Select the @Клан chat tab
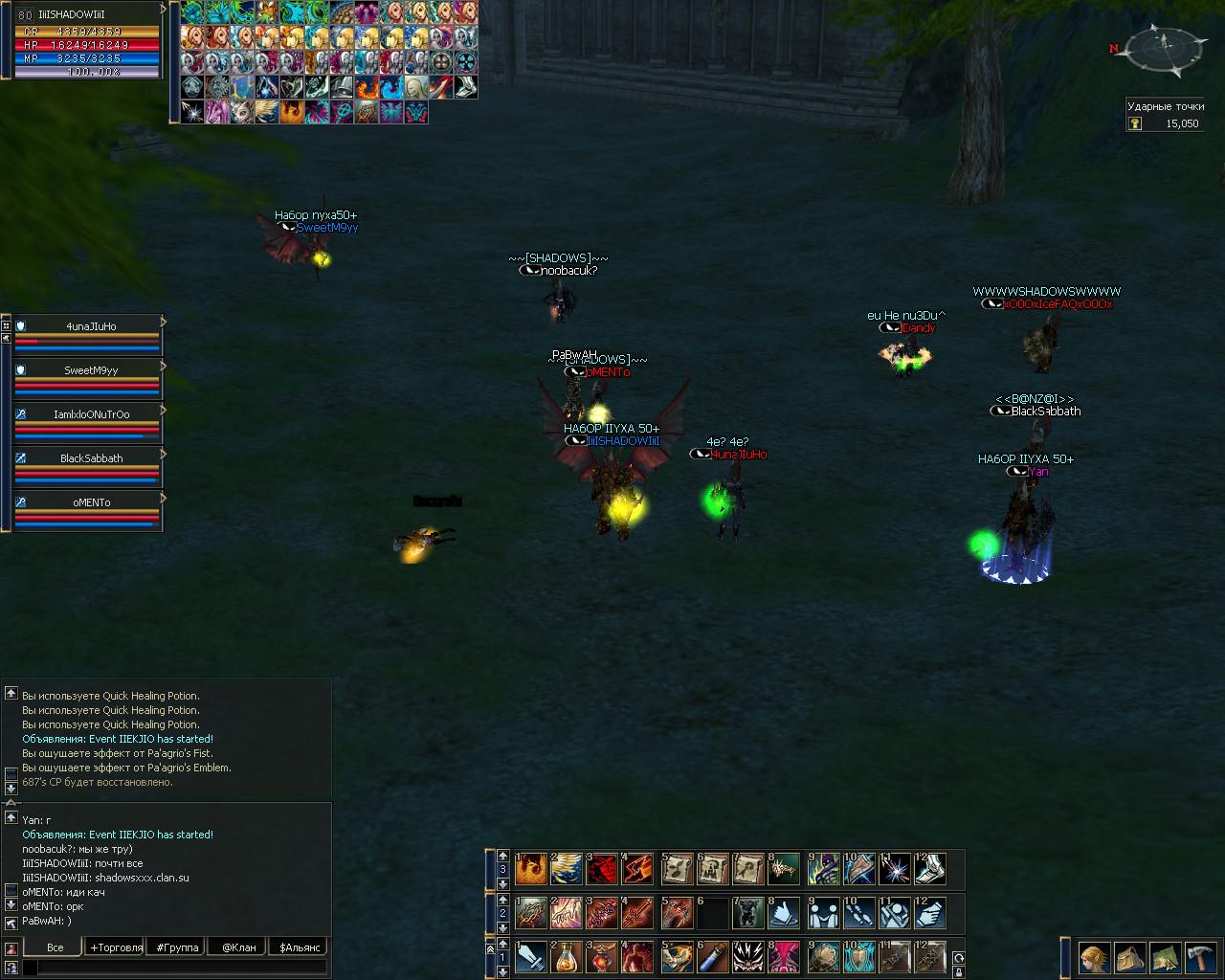Viewport: 1225px width, 980px height. click(238, 947)
